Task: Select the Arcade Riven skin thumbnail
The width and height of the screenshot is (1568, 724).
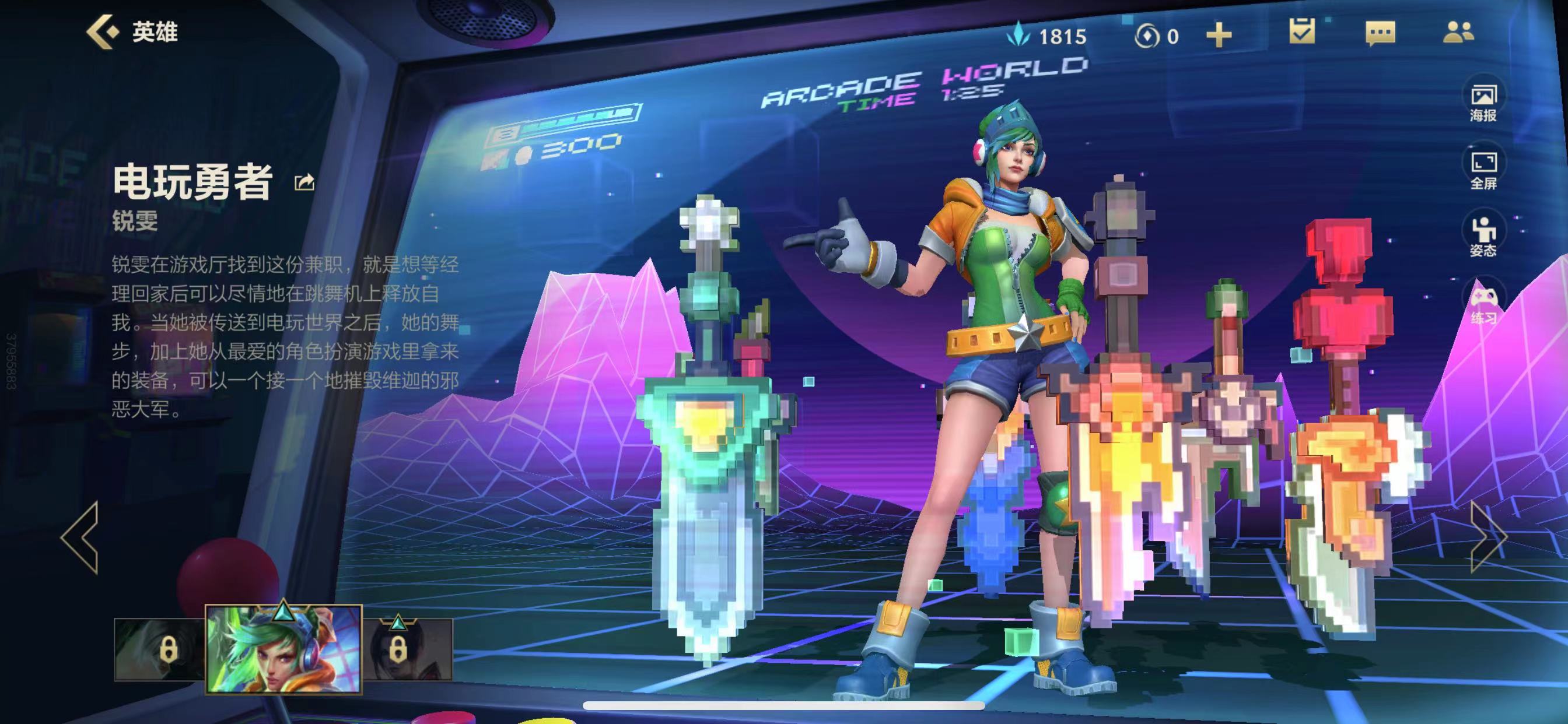Action: point(283,649)
